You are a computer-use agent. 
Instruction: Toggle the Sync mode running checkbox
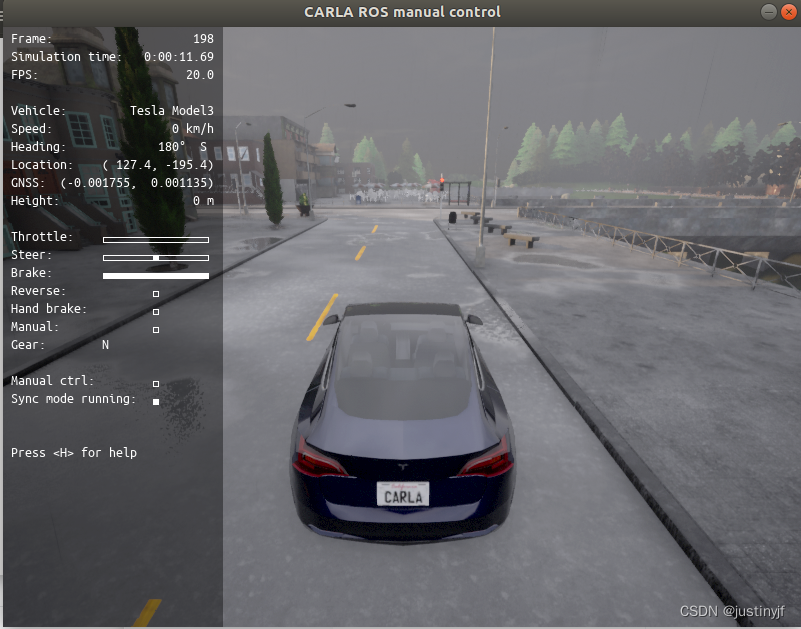coord(156,402)
